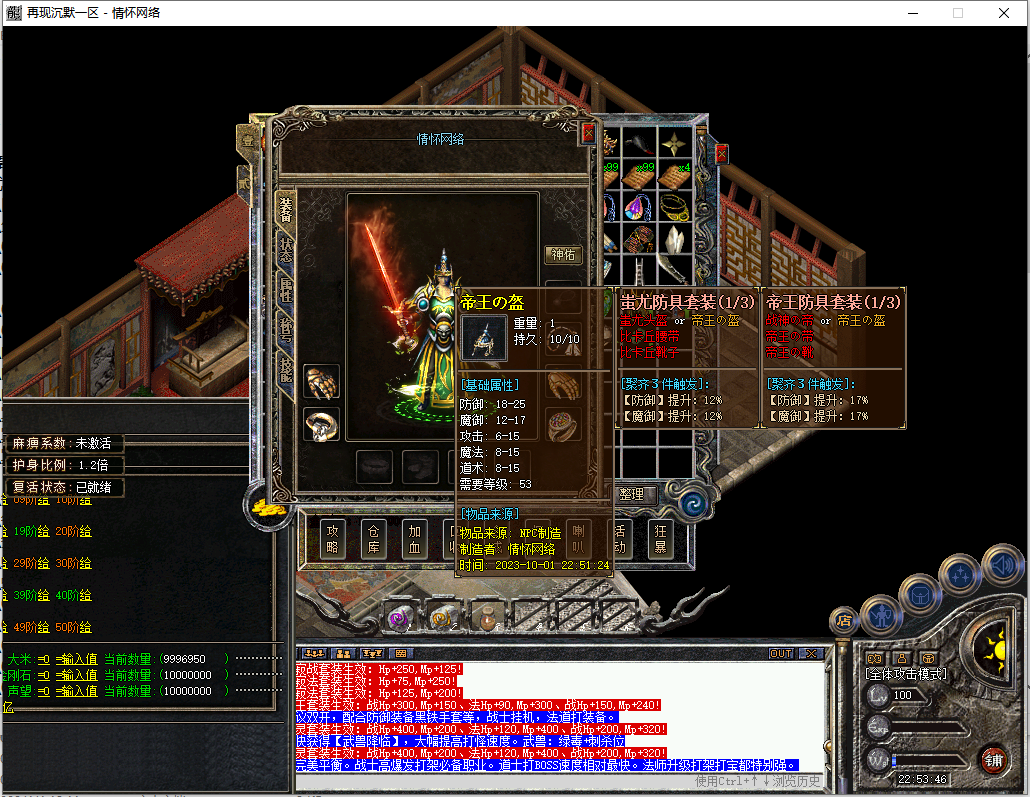Viewport: 1030px width, 797px height.
Task: Select the gauntlet equipment slot beside the character
Action: pyautogui.click(x=321, y=381)
